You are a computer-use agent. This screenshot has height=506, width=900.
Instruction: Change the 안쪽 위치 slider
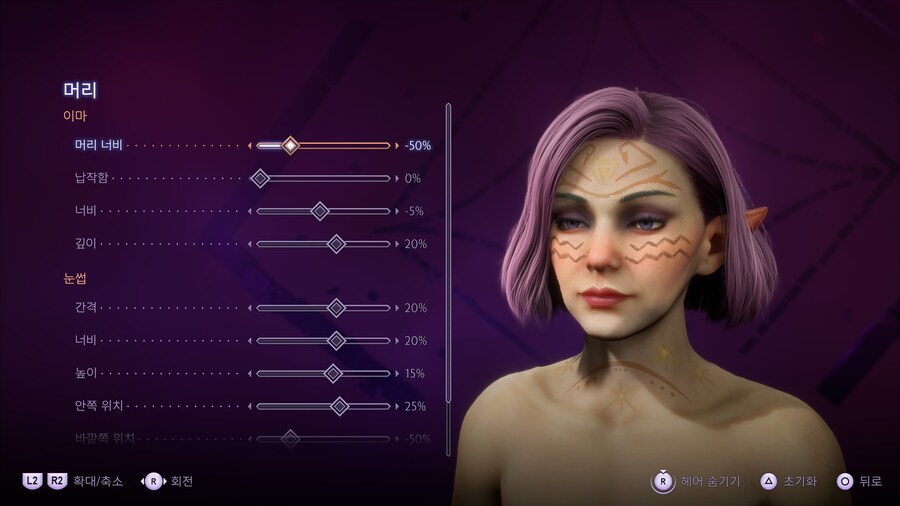pyautogui.click(x=339, y=406)
